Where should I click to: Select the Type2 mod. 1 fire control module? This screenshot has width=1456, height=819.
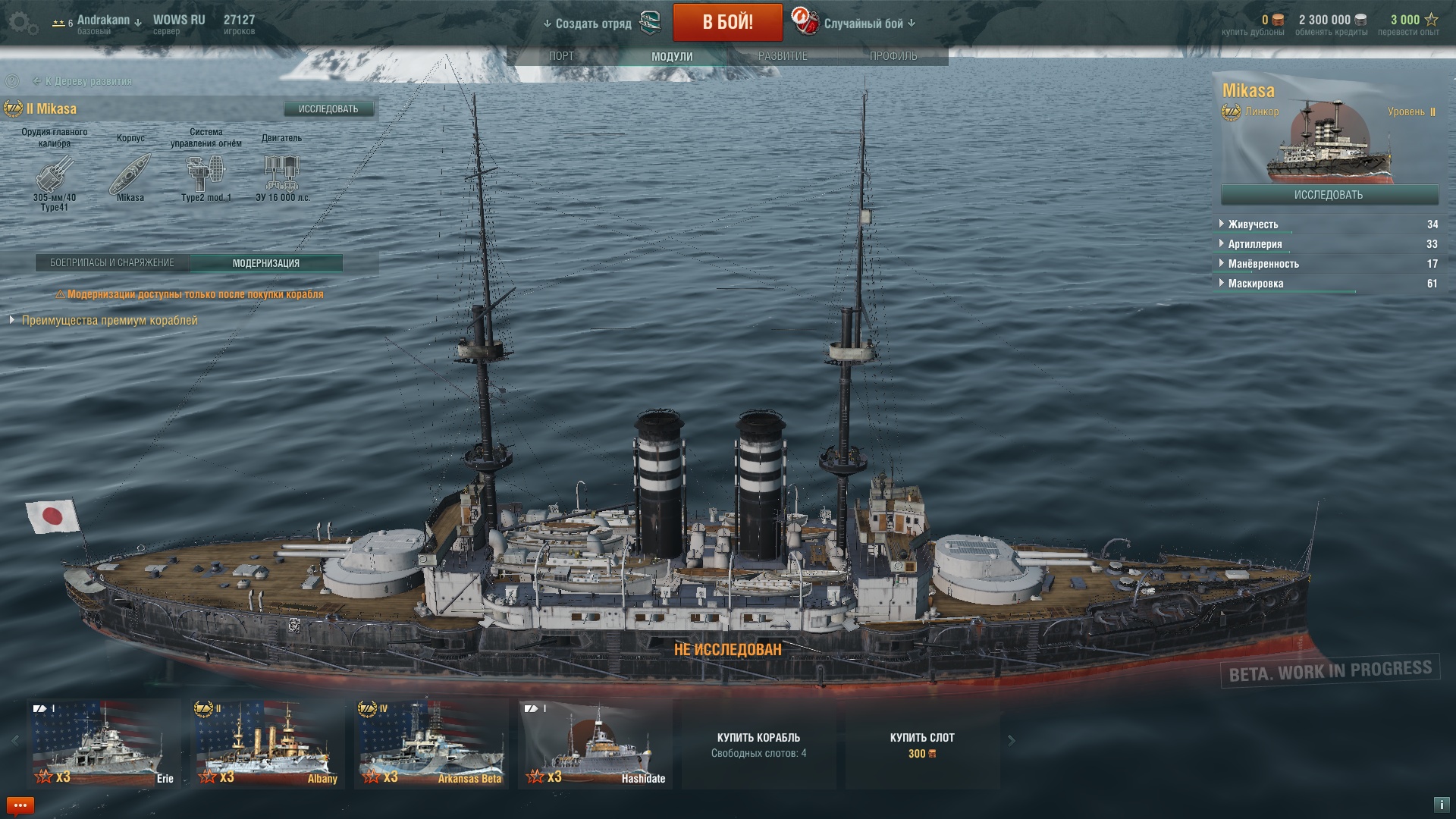[x=206, y=174]
